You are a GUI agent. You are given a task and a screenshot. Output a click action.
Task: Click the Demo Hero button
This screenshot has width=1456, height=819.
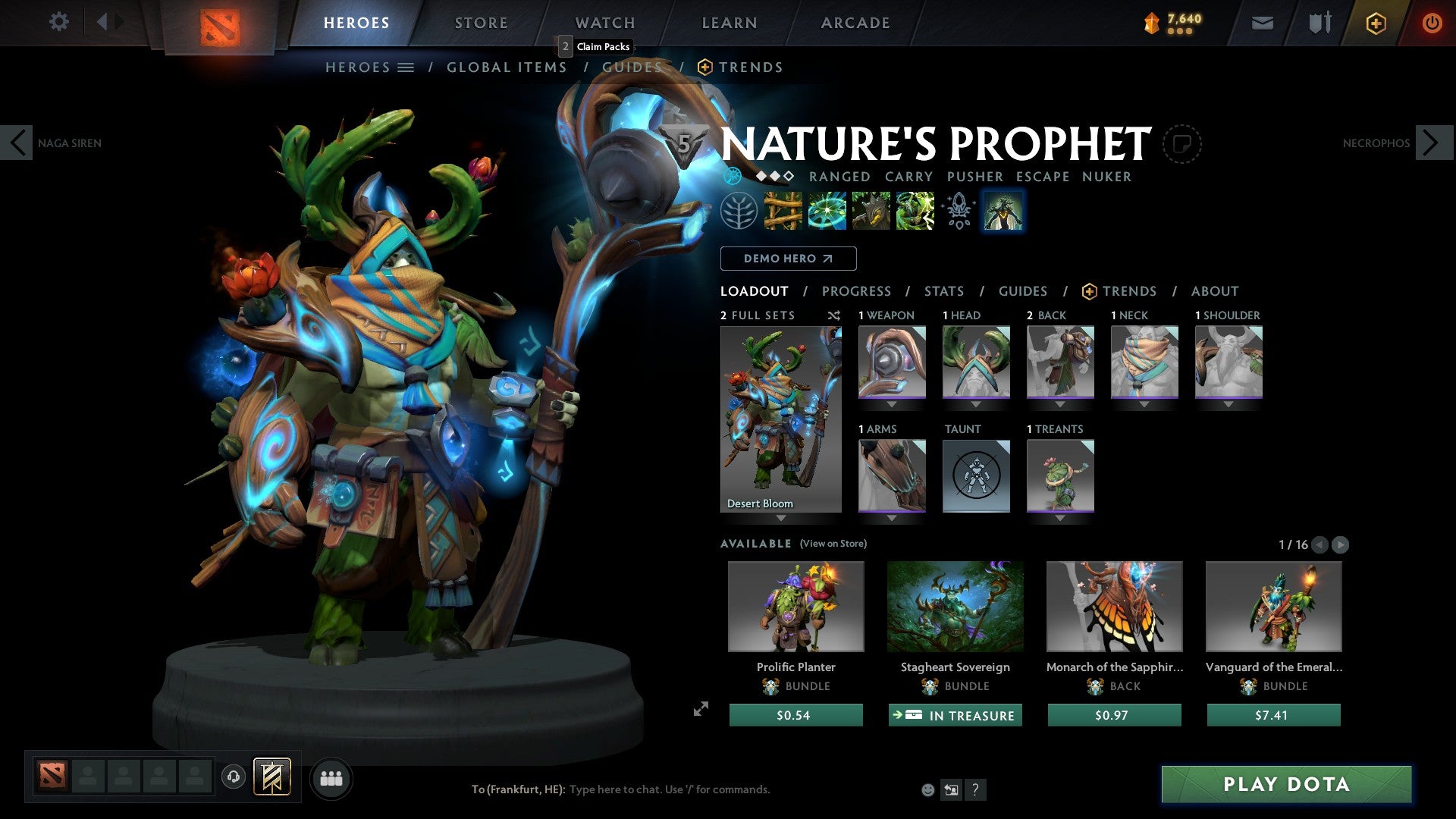(789, 258)
